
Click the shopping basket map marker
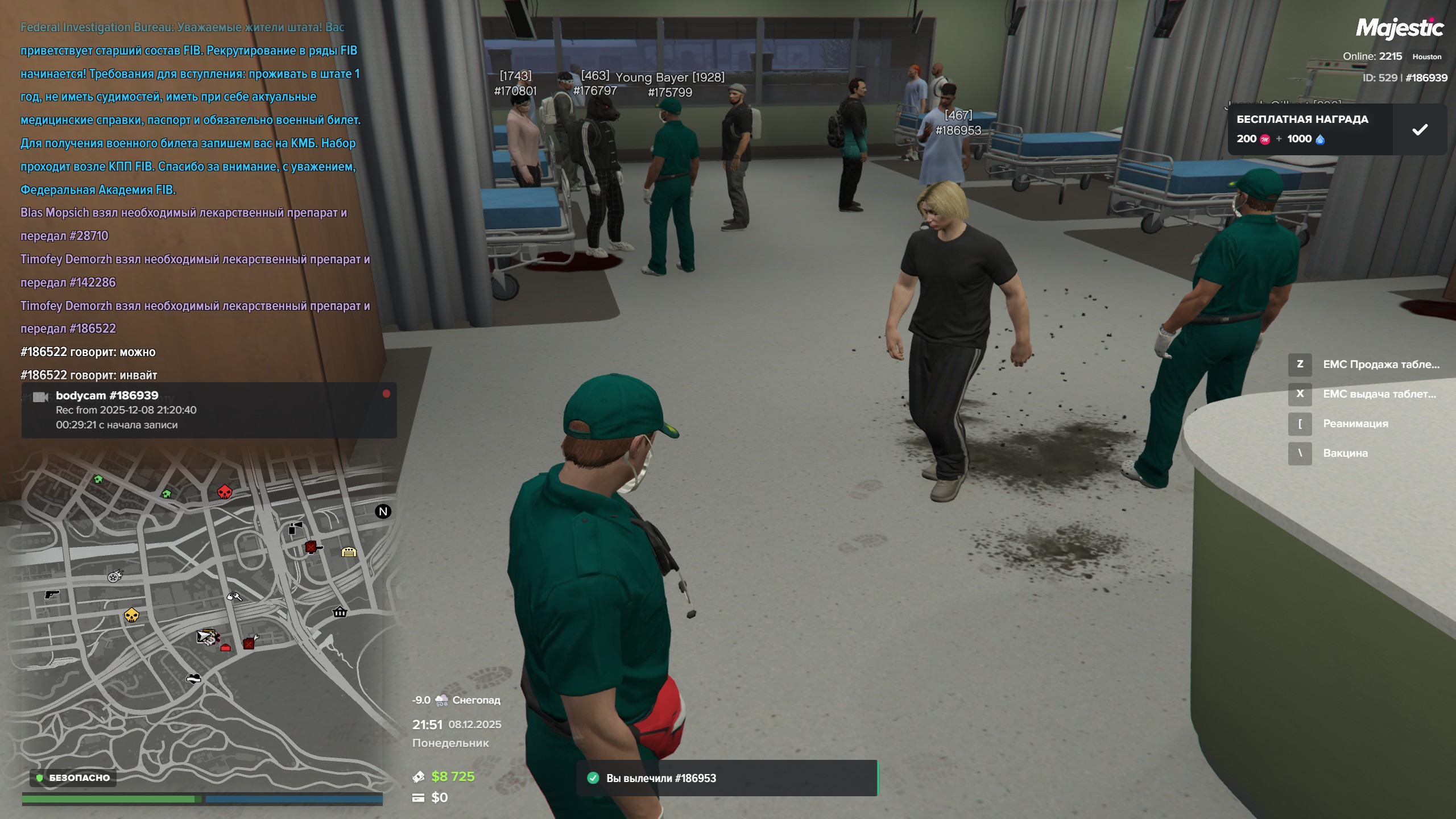(x=340, y=612)
